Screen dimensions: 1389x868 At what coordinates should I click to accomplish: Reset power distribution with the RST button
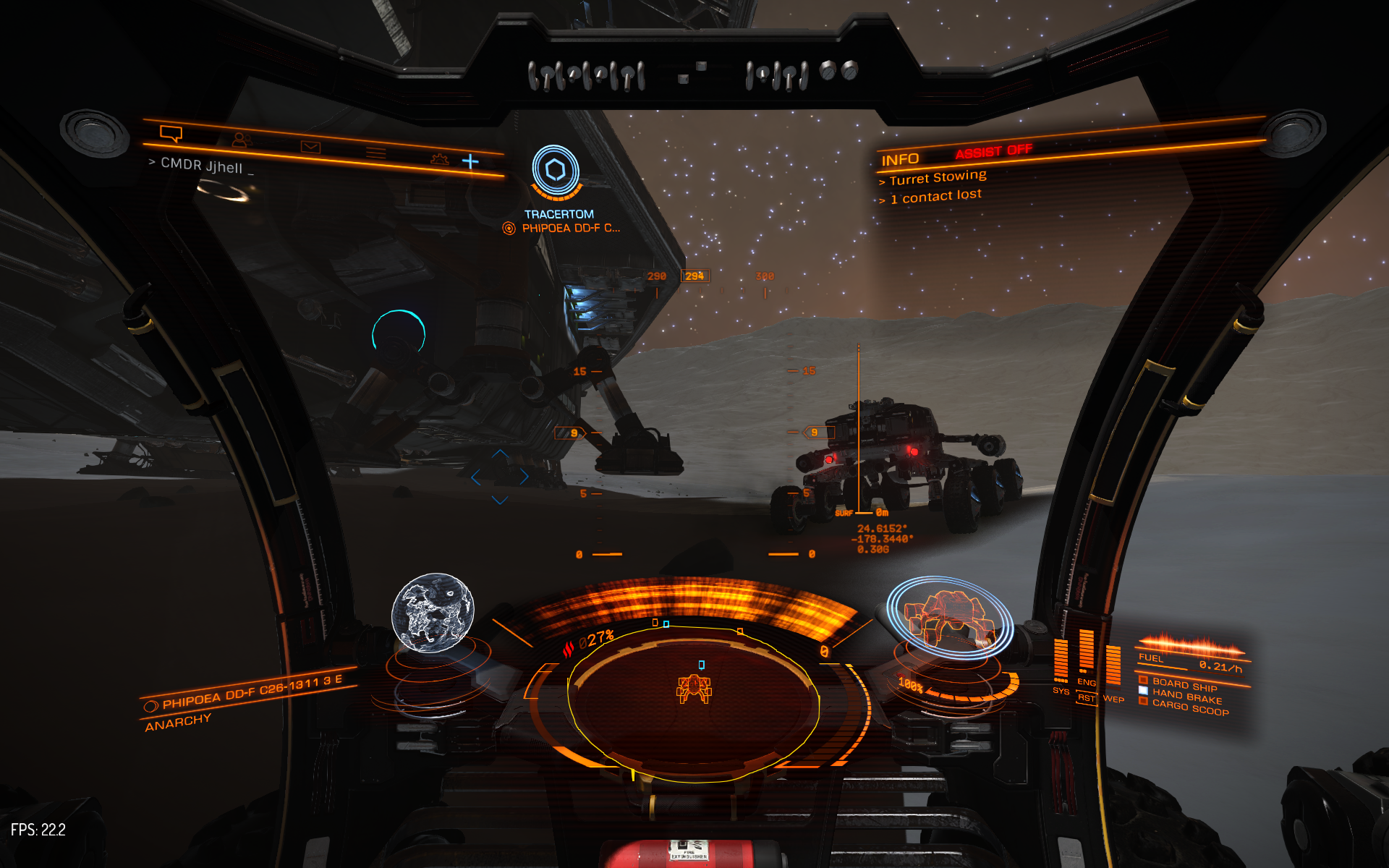click(x=1086, y=698)
